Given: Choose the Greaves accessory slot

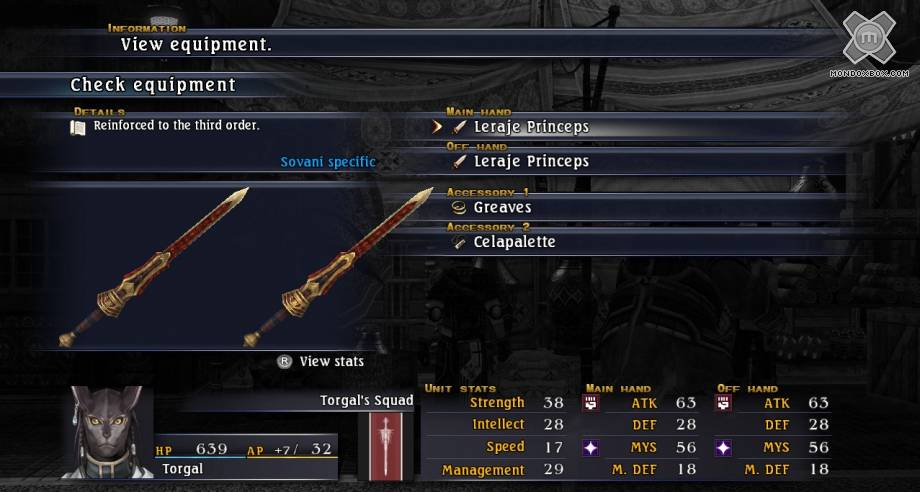Looking at the screenshot, I should coord(502,208).
